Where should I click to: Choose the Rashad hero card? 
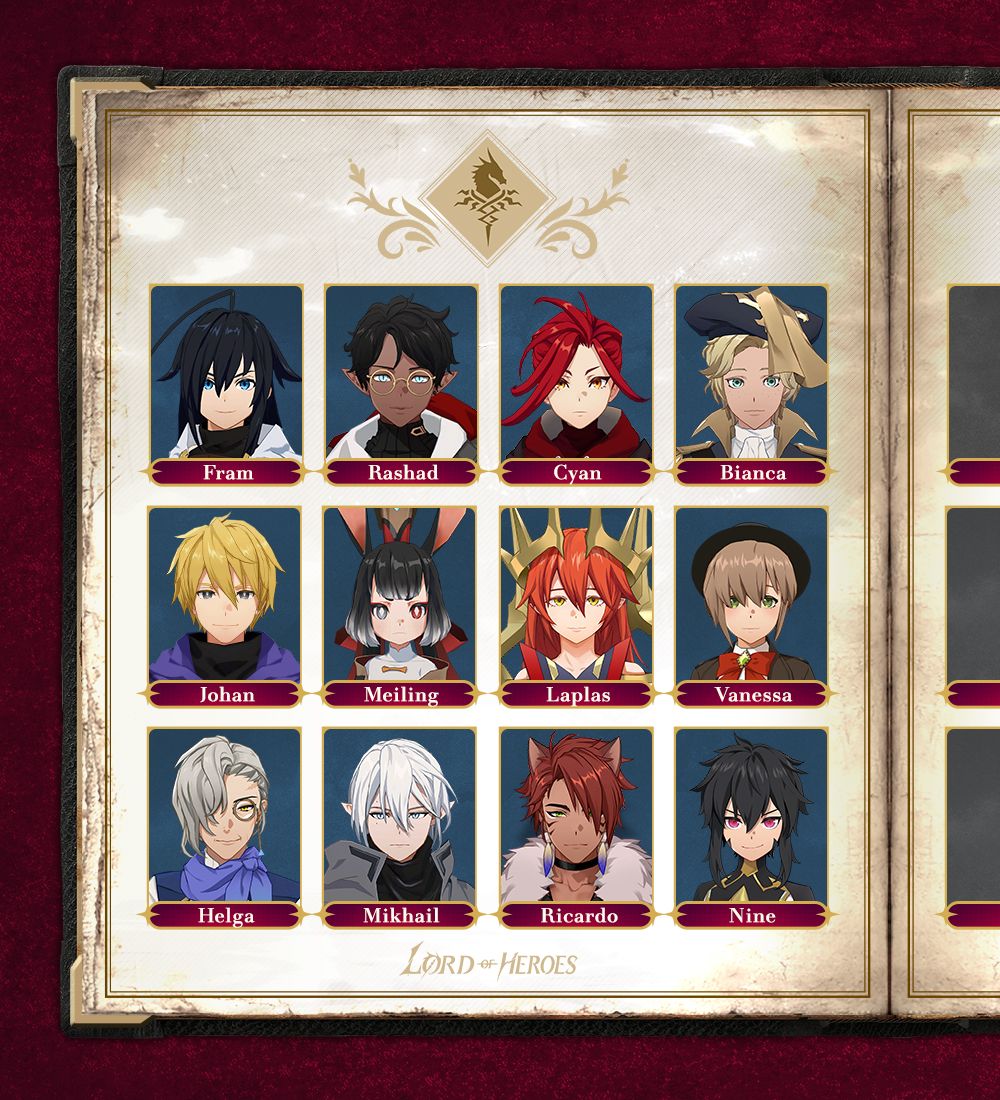[x=402, y=374]
